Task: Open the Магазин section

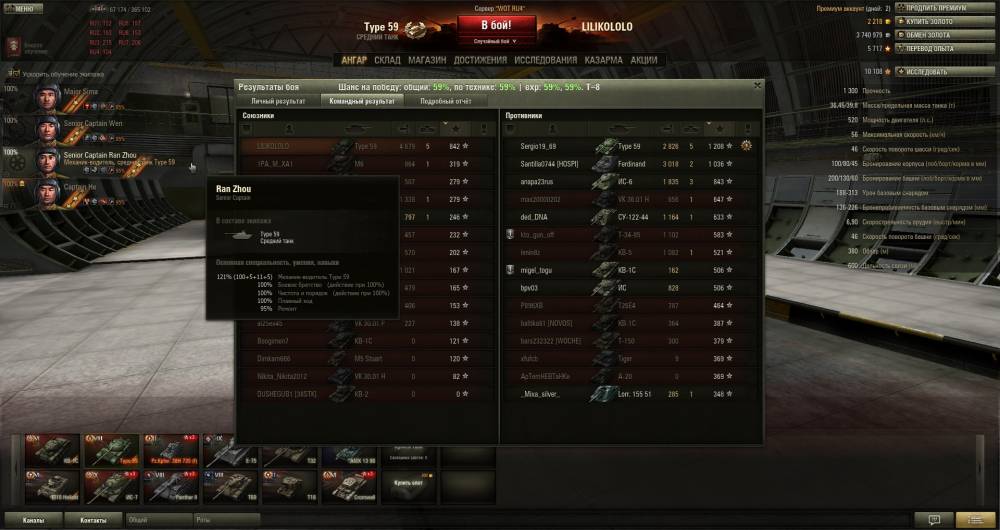Action: (x=427, y=60)
